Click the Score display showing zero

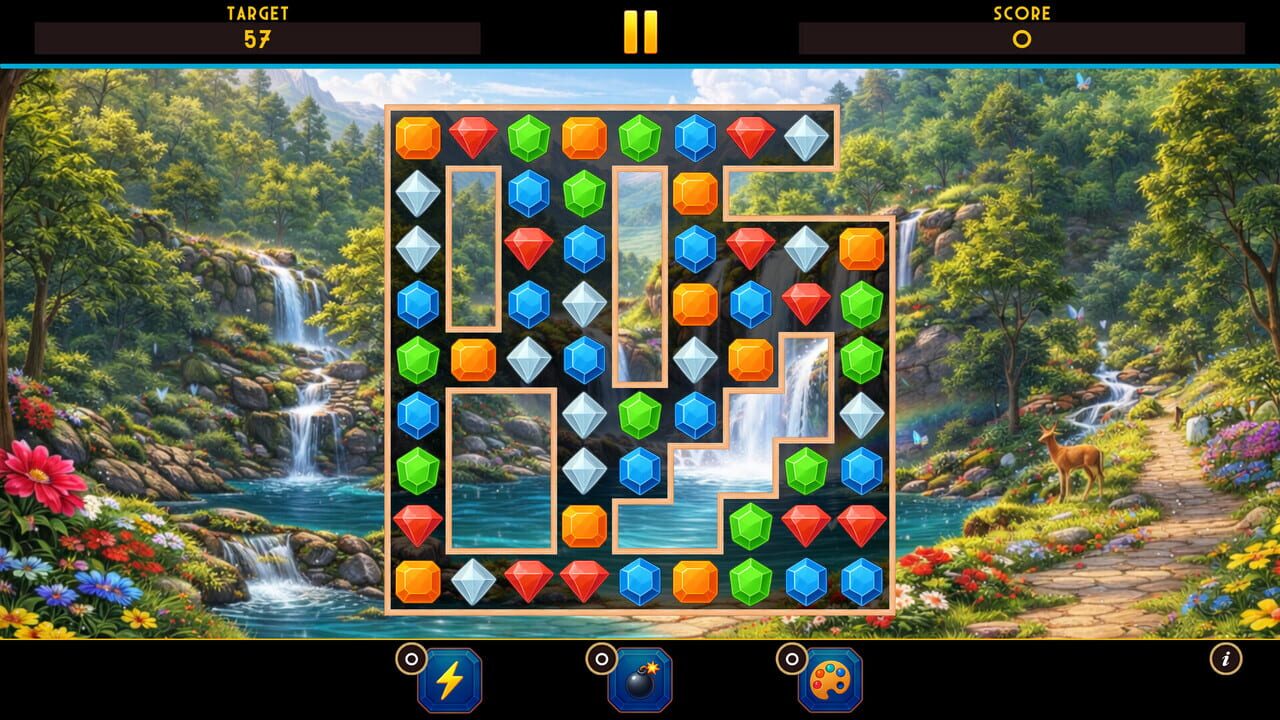tap(1020, 40)
